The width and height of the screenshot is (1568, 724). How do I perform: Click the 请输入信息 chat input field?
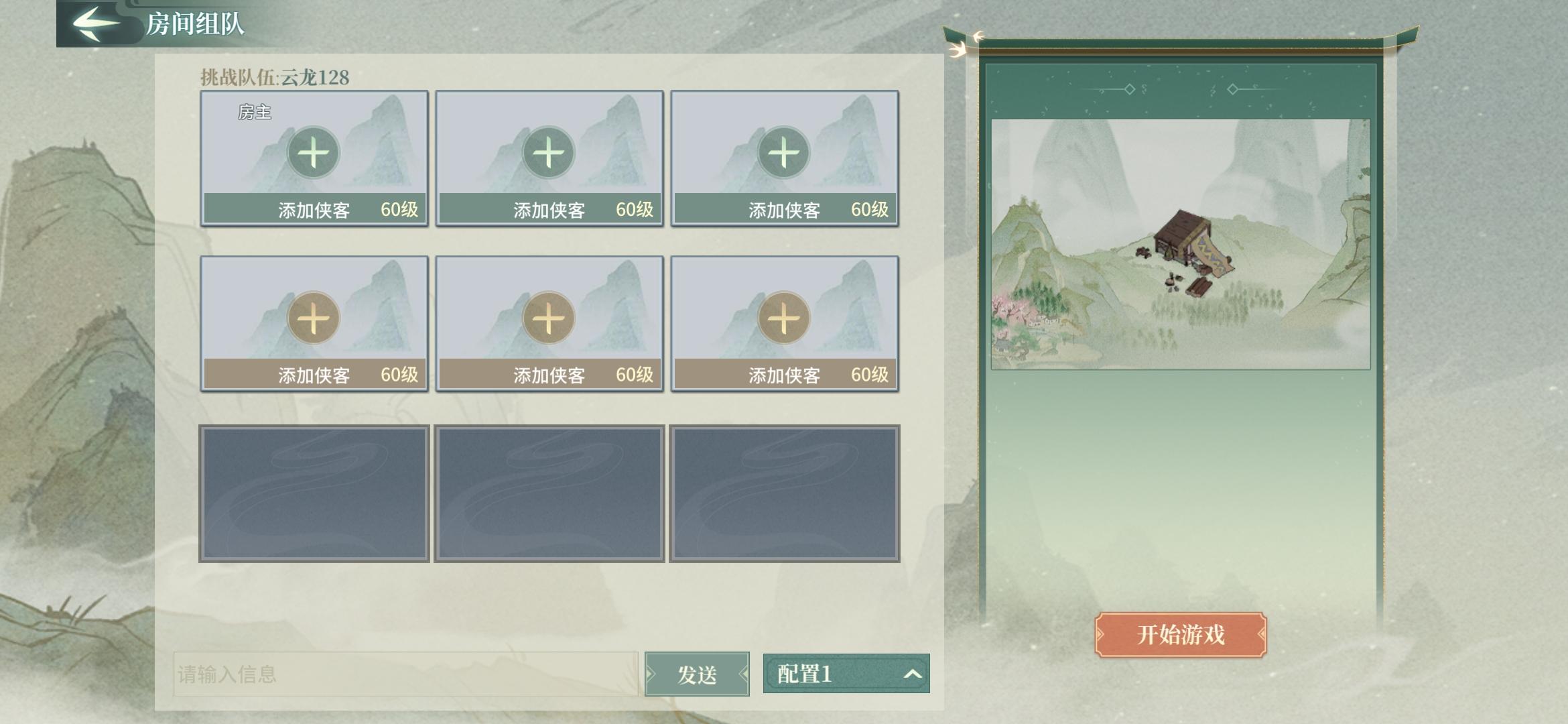click(x=402, y=676)
